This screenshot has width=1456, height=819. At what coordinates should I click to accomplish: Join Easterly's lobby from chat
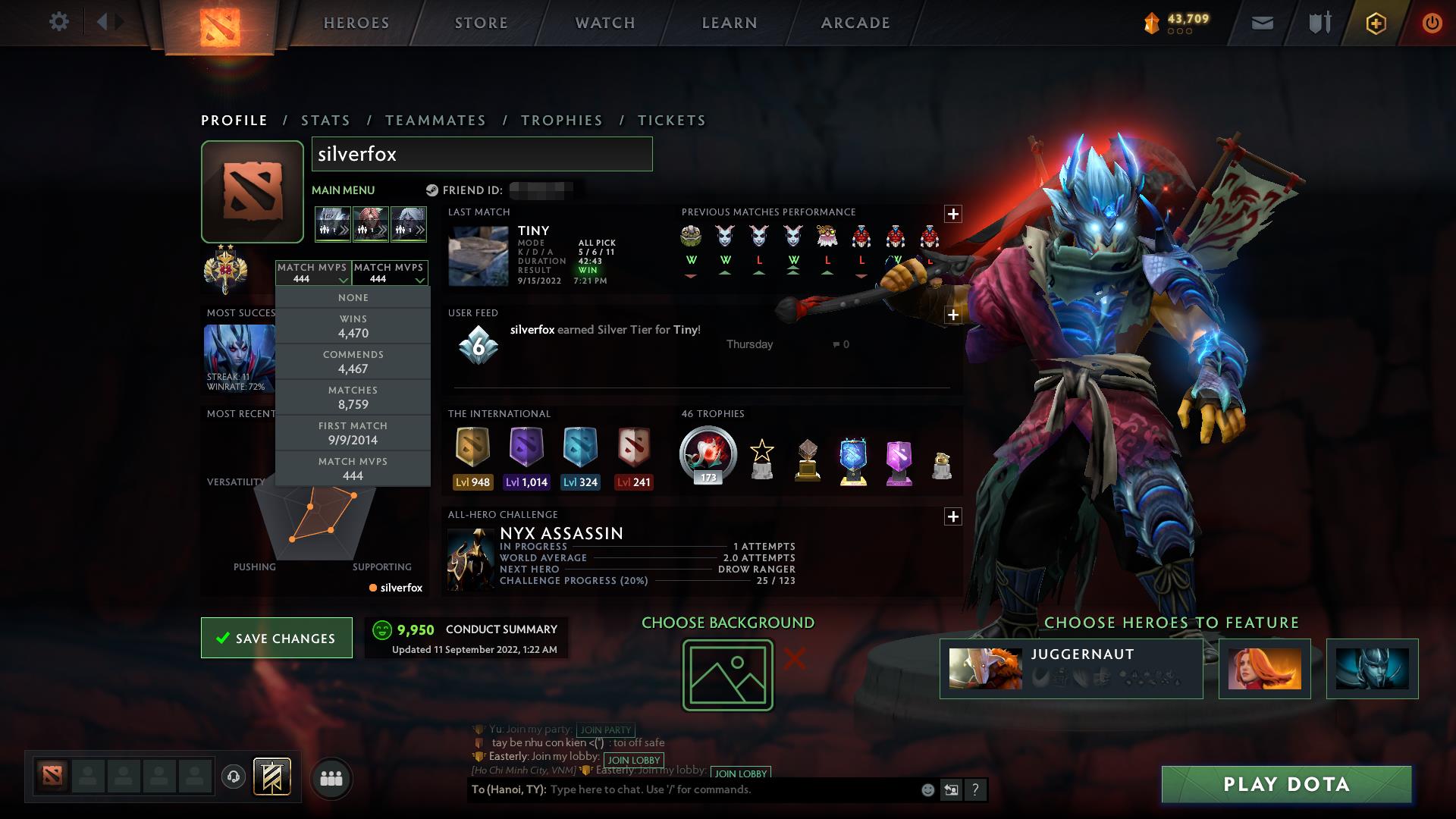(x=634, y=760)
